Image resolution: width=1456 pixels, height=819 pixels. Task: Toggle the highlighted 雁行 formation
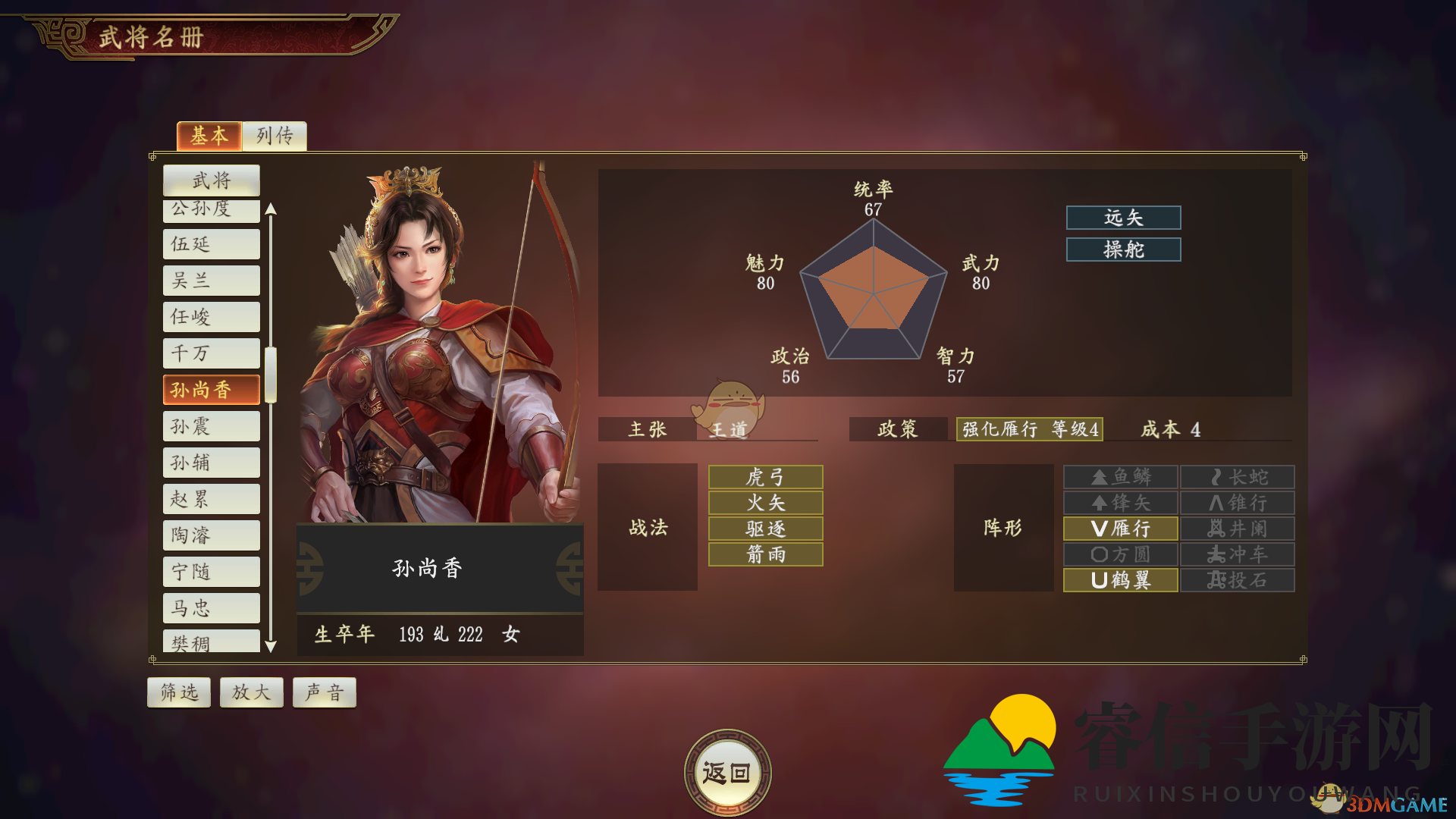[1120, 529]
